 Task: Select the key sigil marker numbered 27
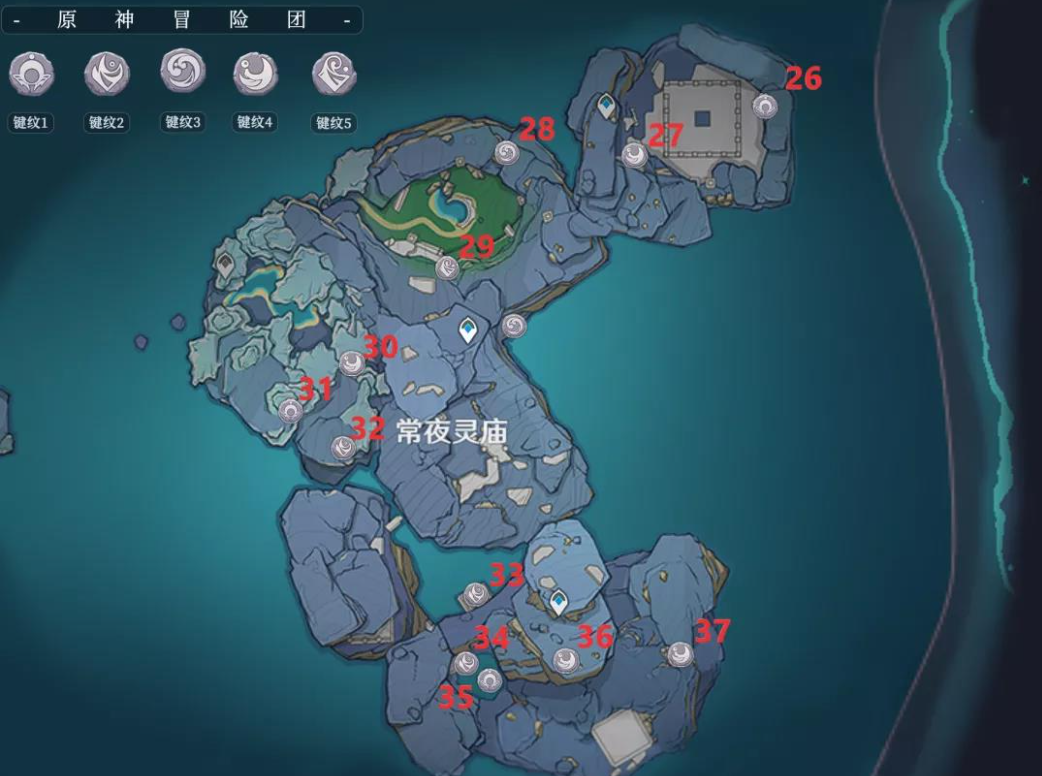(634, 154)
